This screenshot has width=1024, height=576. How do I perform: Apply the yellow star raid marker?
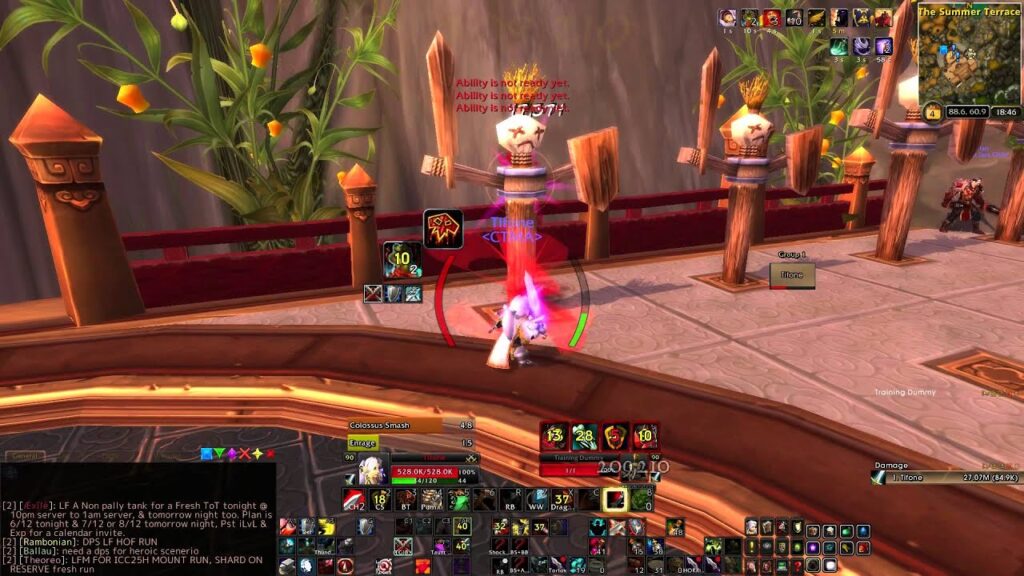(x=256, y=454)
